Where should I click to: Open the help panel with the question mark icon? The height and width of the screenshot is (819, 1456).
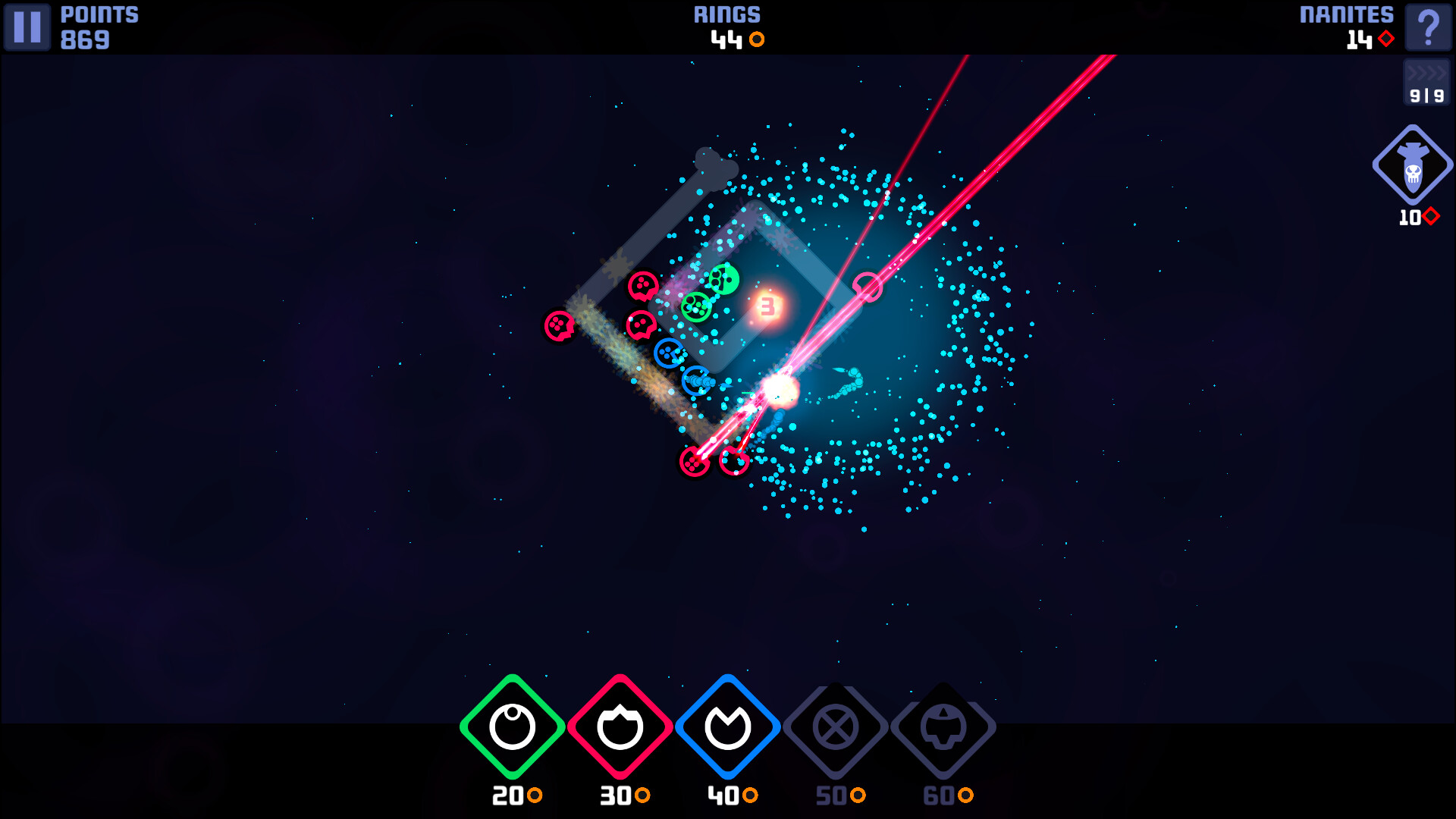click(1429, 29)
